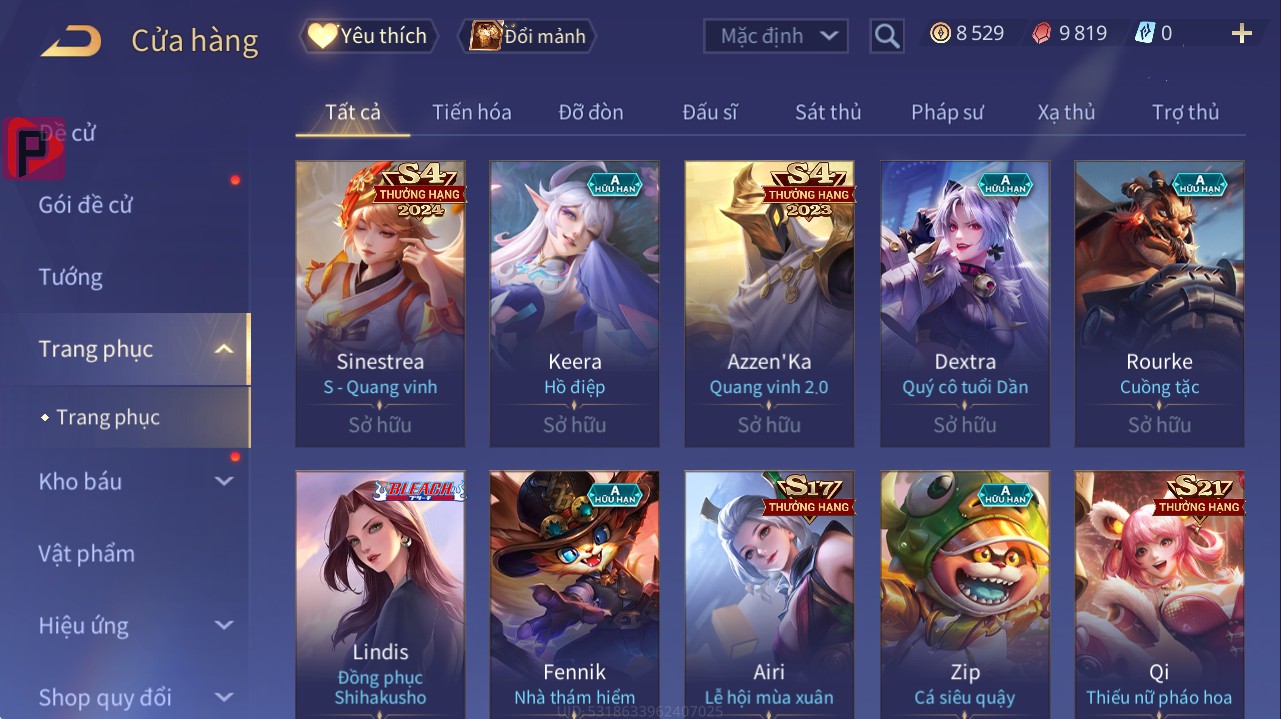This screenshot has width=1281, height=719.
Task: Switch to the Tiến hóa tab
Action: tap(472, 112)
